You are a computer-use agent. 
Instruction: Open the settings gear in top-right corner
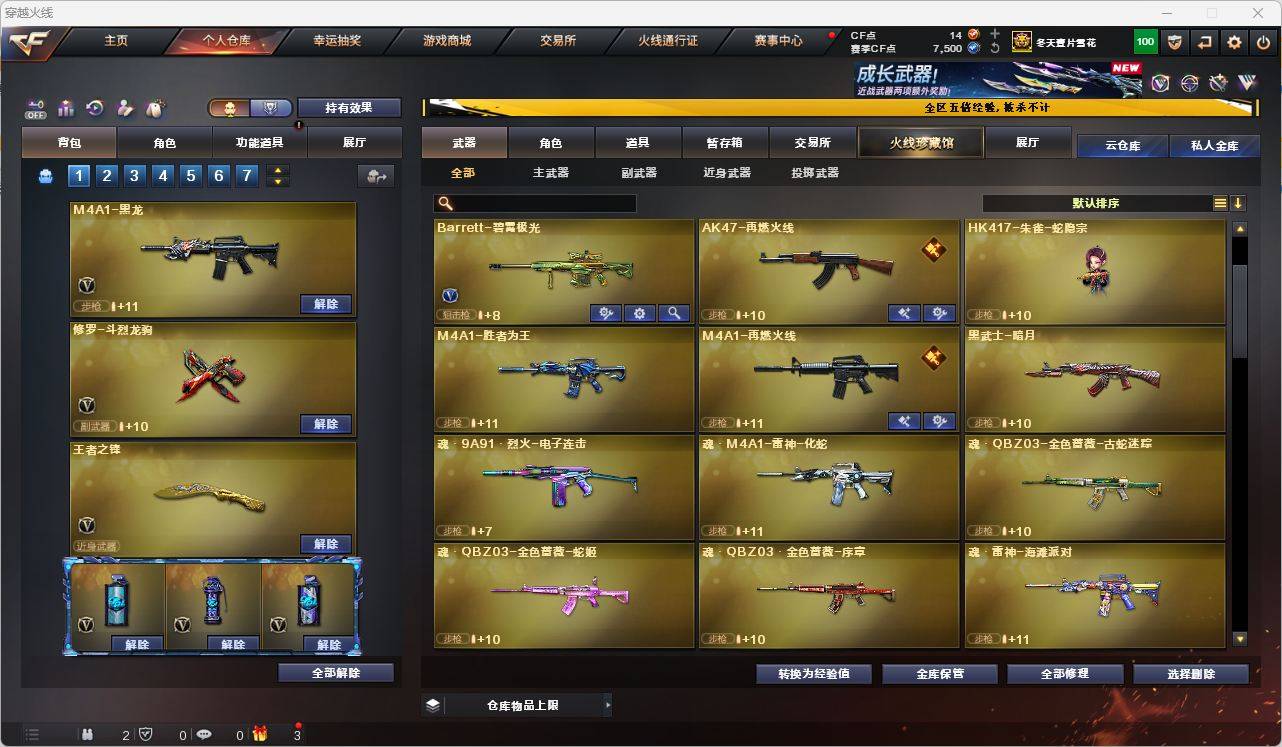[1233, 41]
